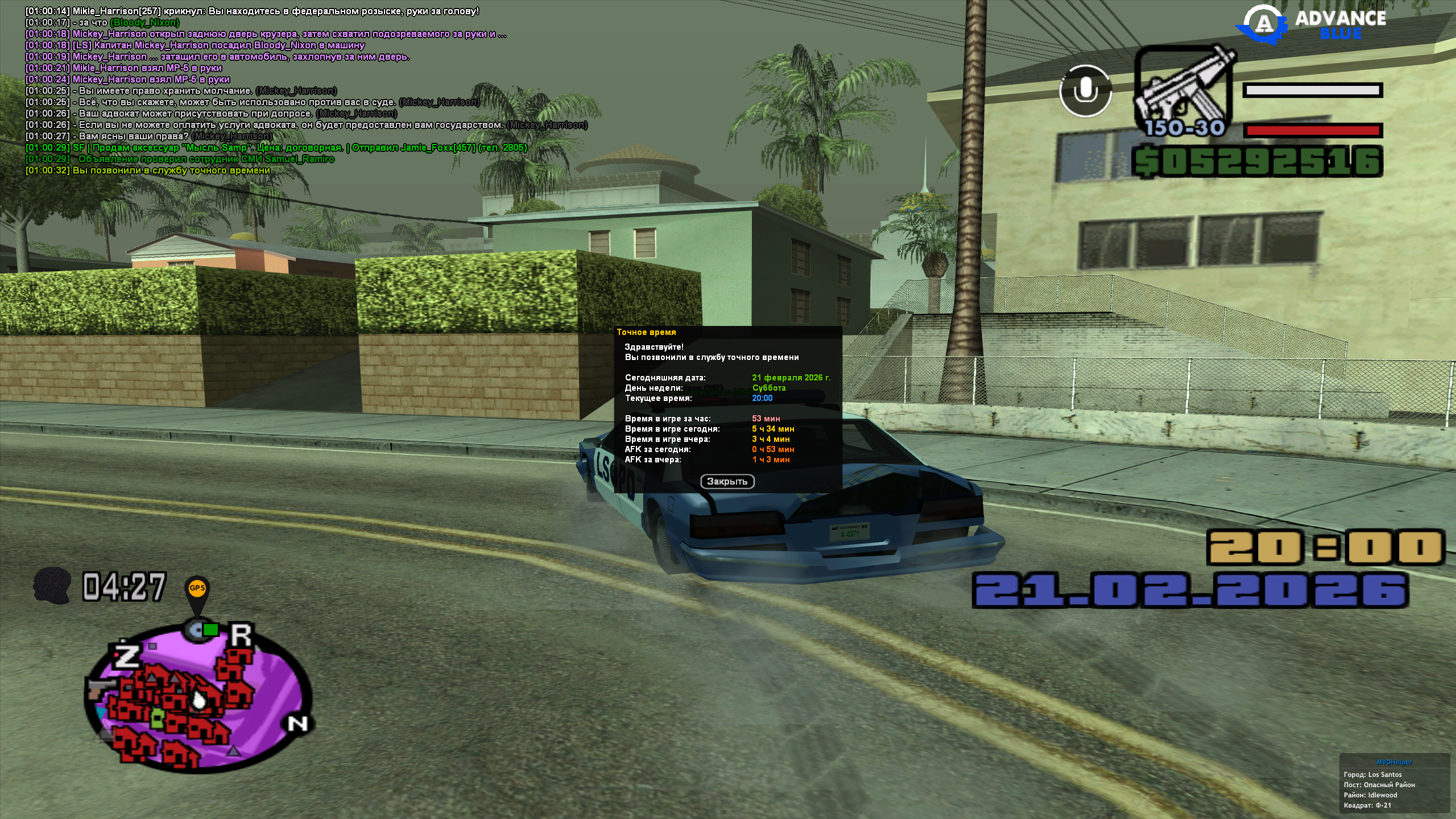Screen dimensions: 1456x819
Task: Click the MVDHelper info panel
Action: [1394, 785]
